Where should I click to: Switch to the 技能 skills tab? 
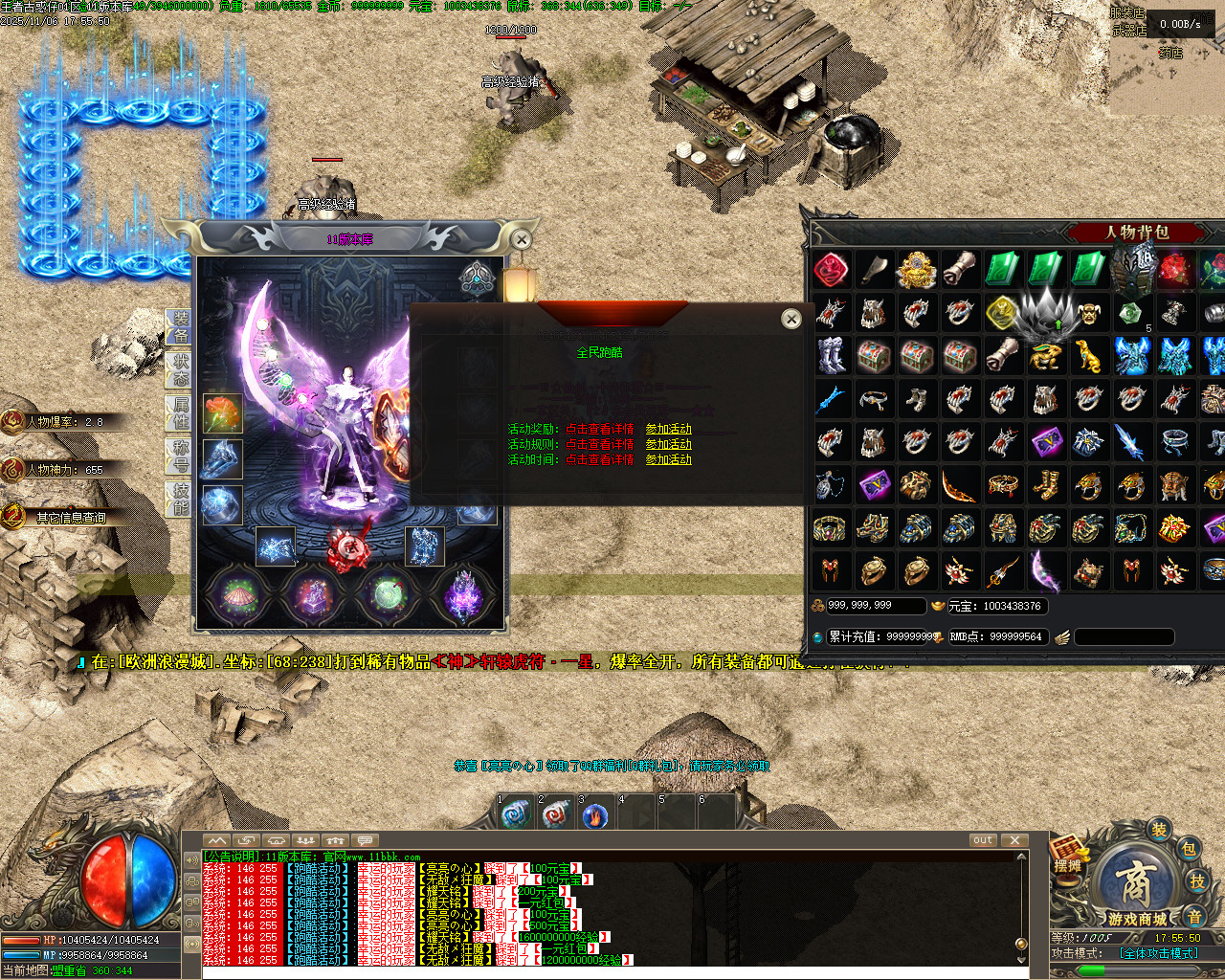coord(181,499)
